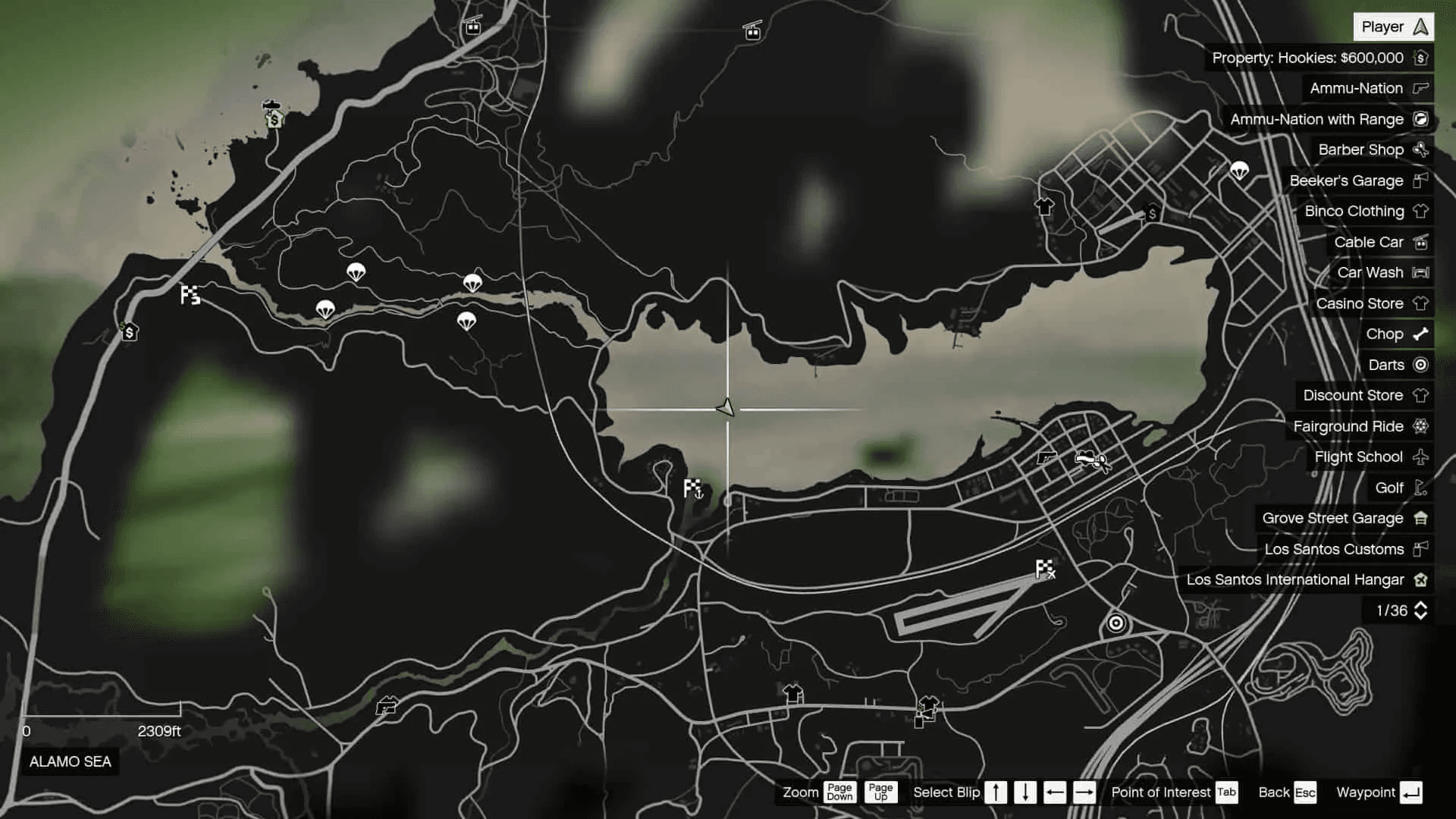Click the player arrow at the map center
The height and width of the screenshot is (819, 1456).
tap(726, 409)
